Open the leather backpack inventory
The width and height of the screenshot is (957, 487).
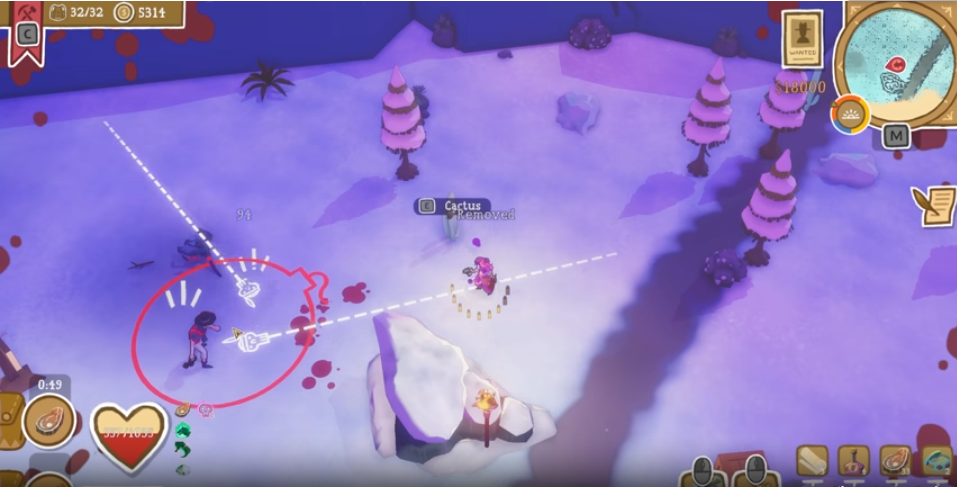10,421
